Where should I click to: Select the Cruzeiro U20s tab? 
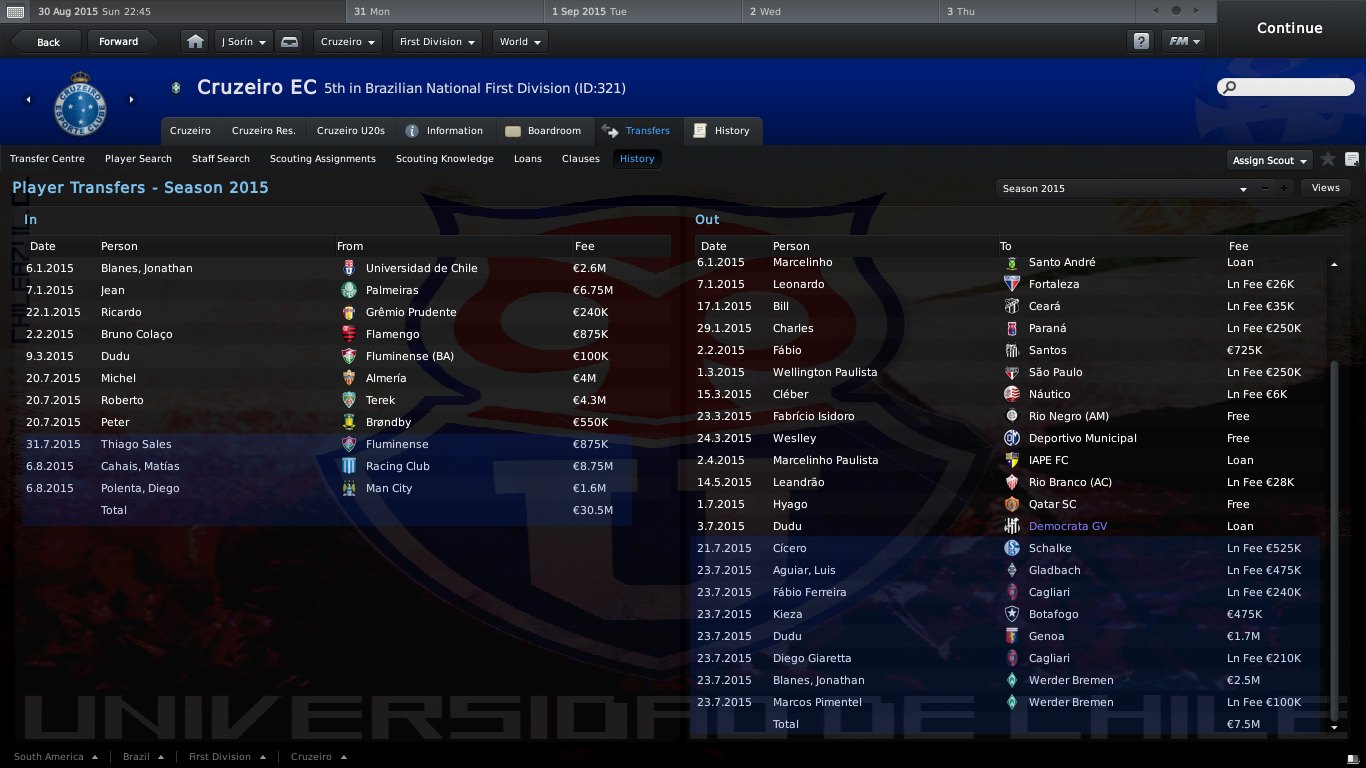pyautogui.click(x=350, y=131)
